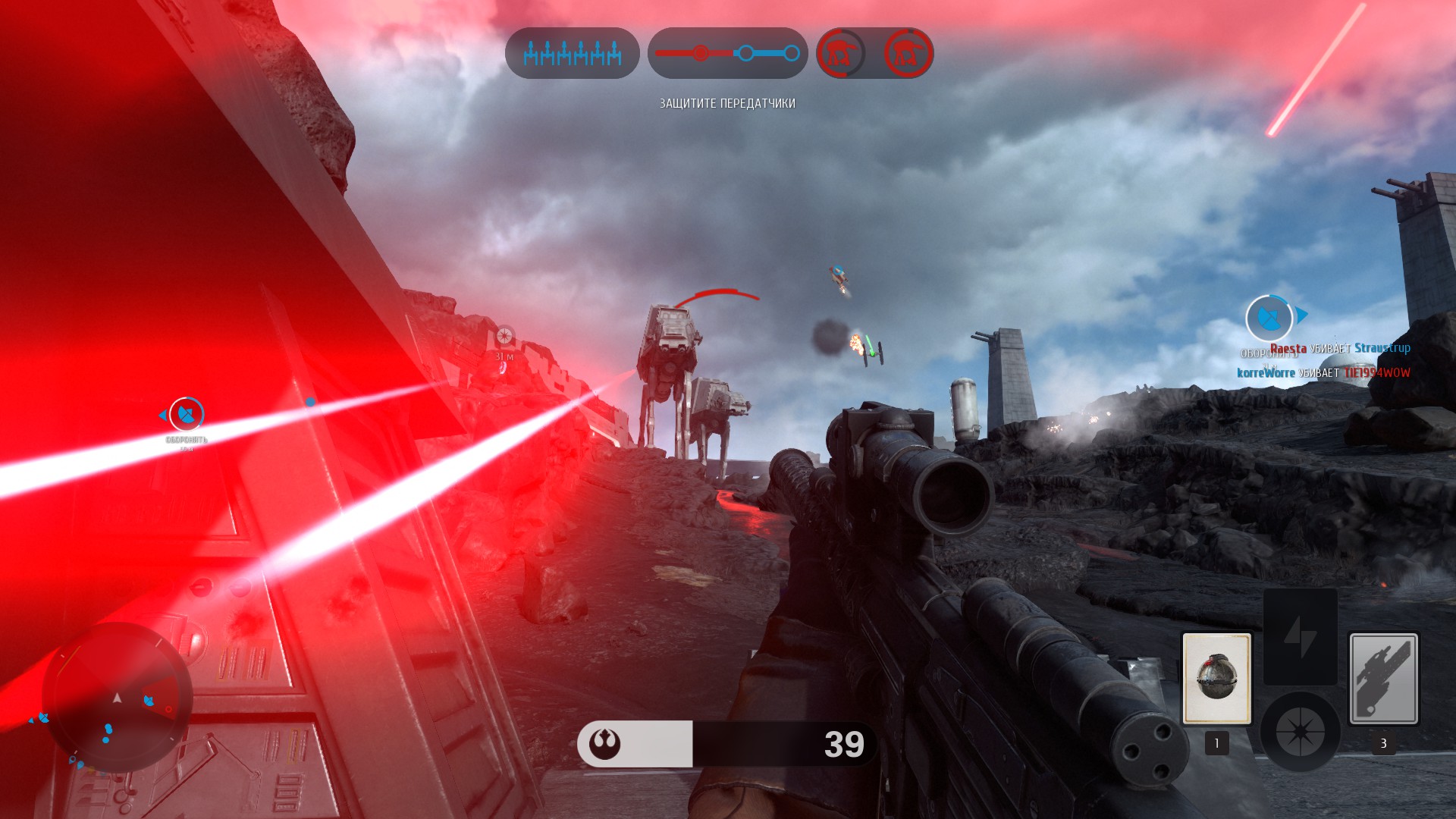Click the blue Y-wing squadron tickets icon
1456x819 pixels.
[571, 53]
